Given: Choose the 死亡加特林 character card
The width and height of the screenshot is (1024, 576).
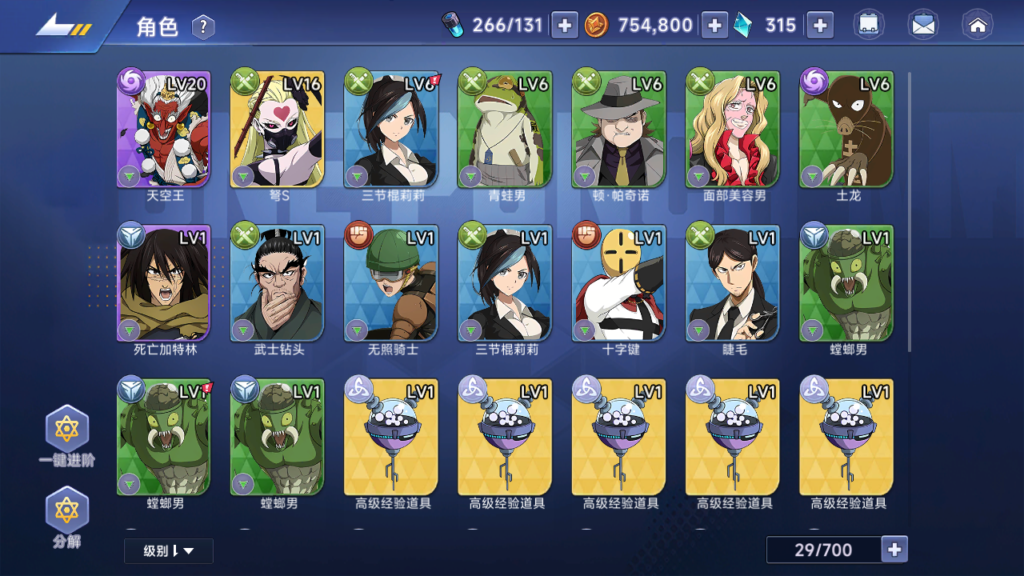Looking at the screenshot, I should [166, 283].
